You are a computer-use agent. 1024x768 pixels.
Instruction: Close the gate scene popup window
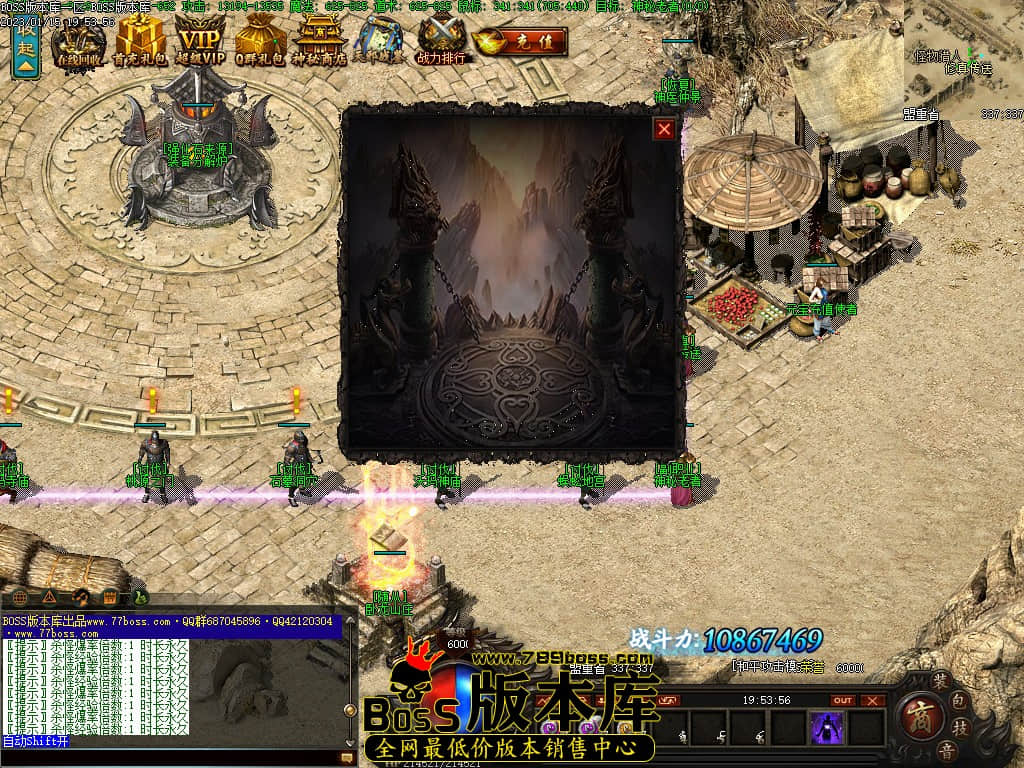pos(664,129)
